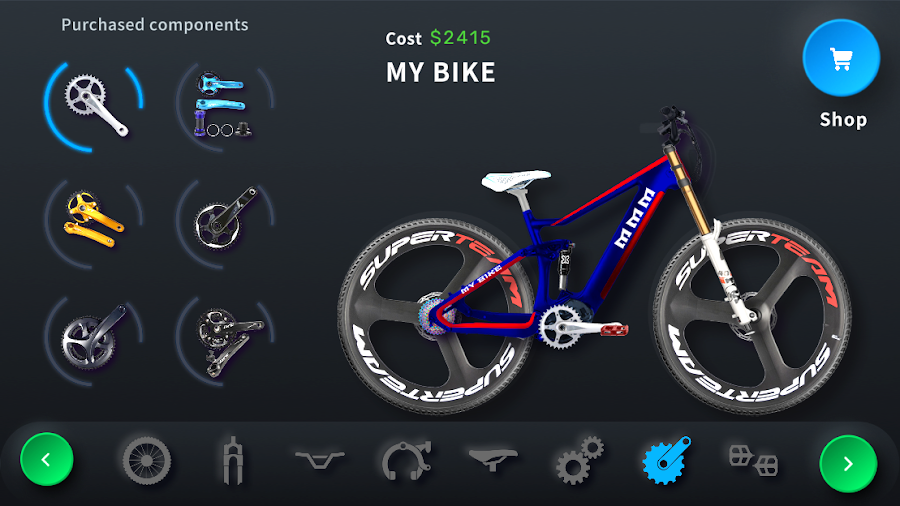Open the suspension fork category
The image size is (900, 506).
tap(232, 461)
